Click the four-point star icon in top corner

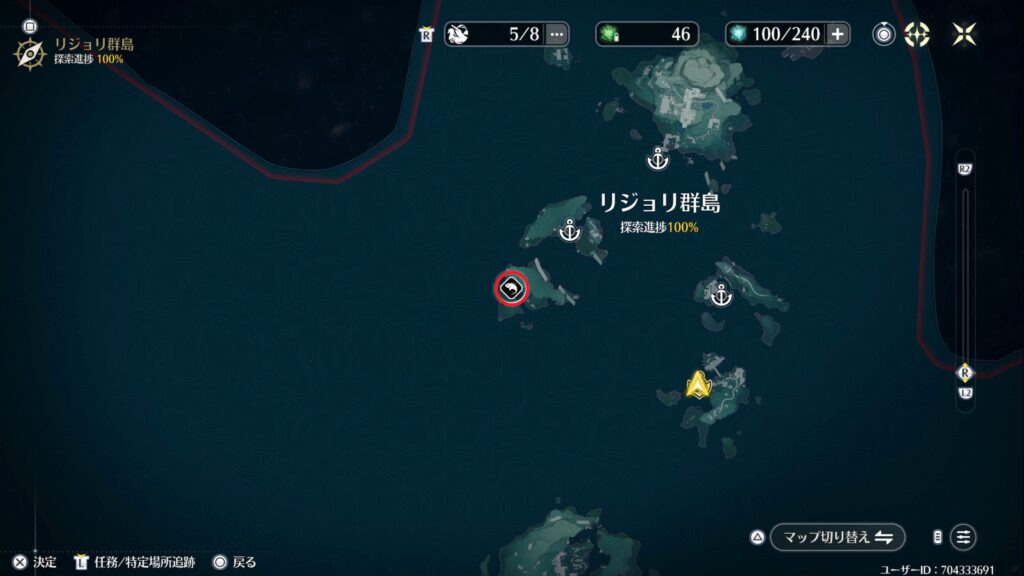965,34
